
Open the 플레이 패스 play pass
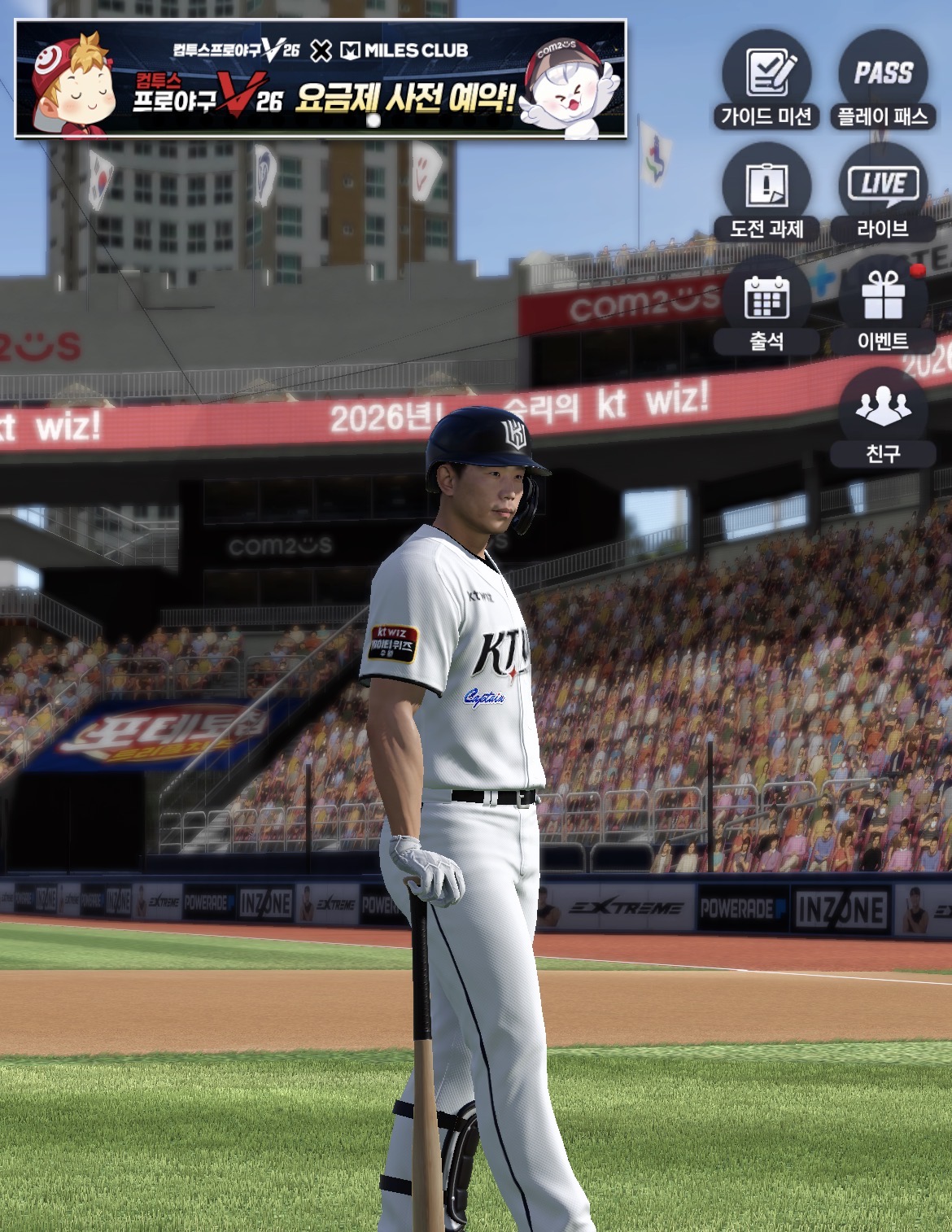point(883,80)
